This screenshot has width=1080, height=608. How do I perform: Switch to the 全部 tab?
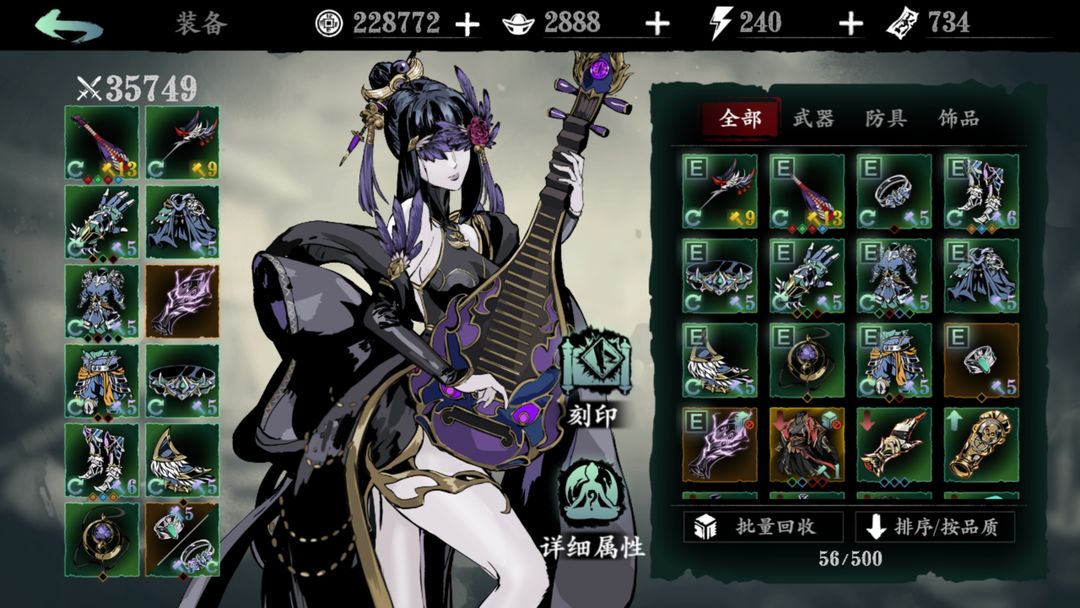tap(740, 119)
